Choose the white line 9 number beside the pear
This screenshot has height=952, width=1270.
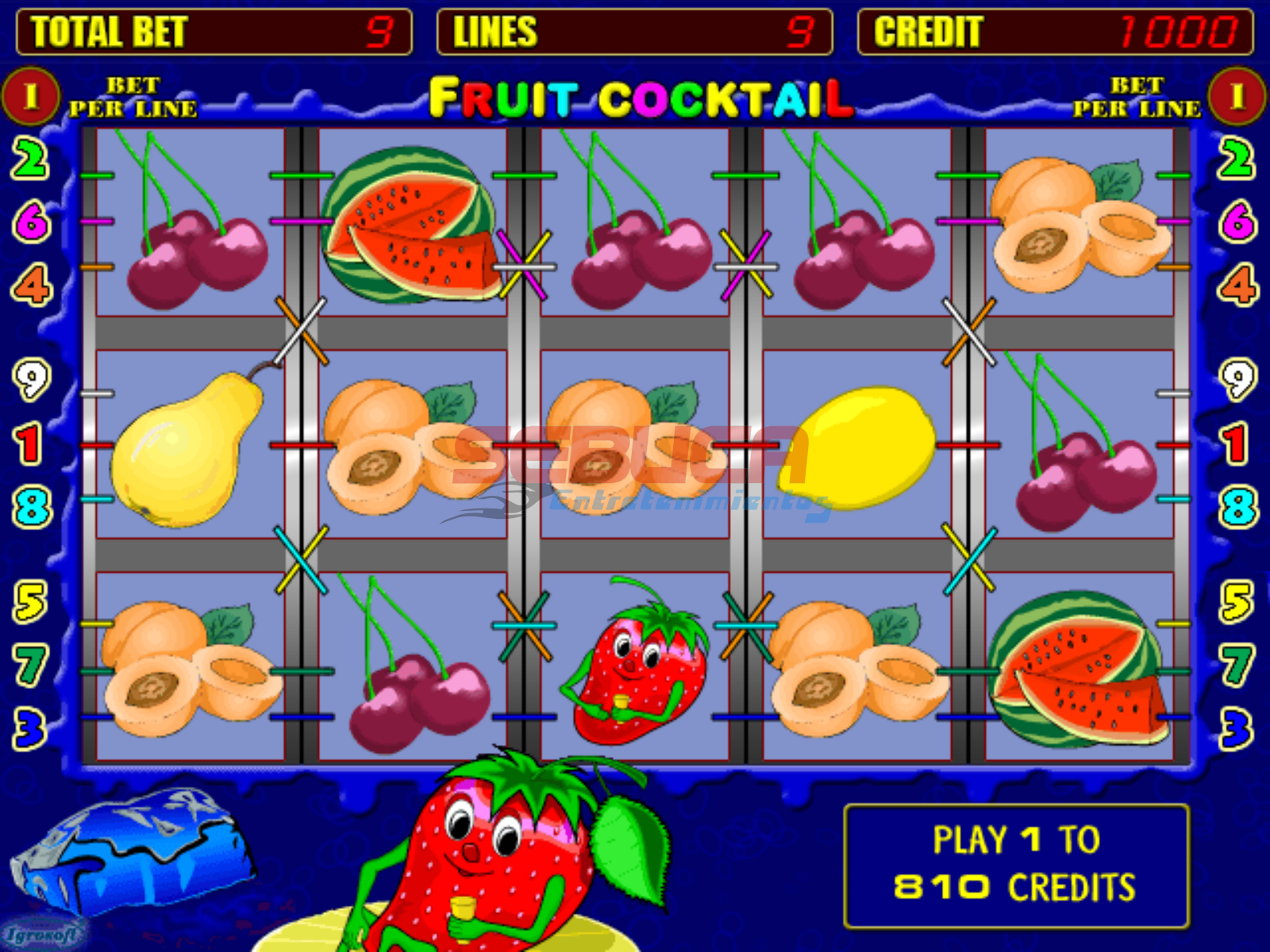[x=32, y=379]
